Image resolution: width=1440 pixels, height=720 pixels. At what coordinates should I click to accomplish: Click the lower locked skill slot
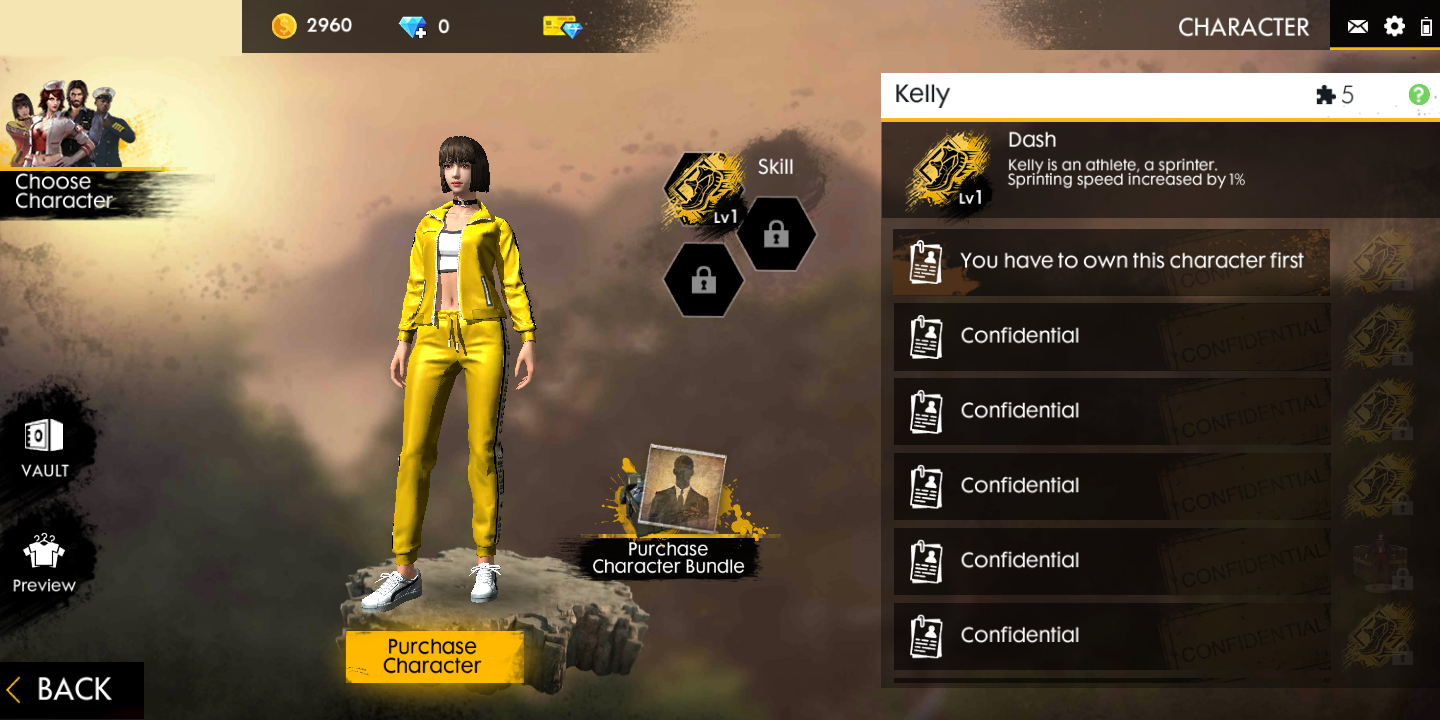(704, 280)
